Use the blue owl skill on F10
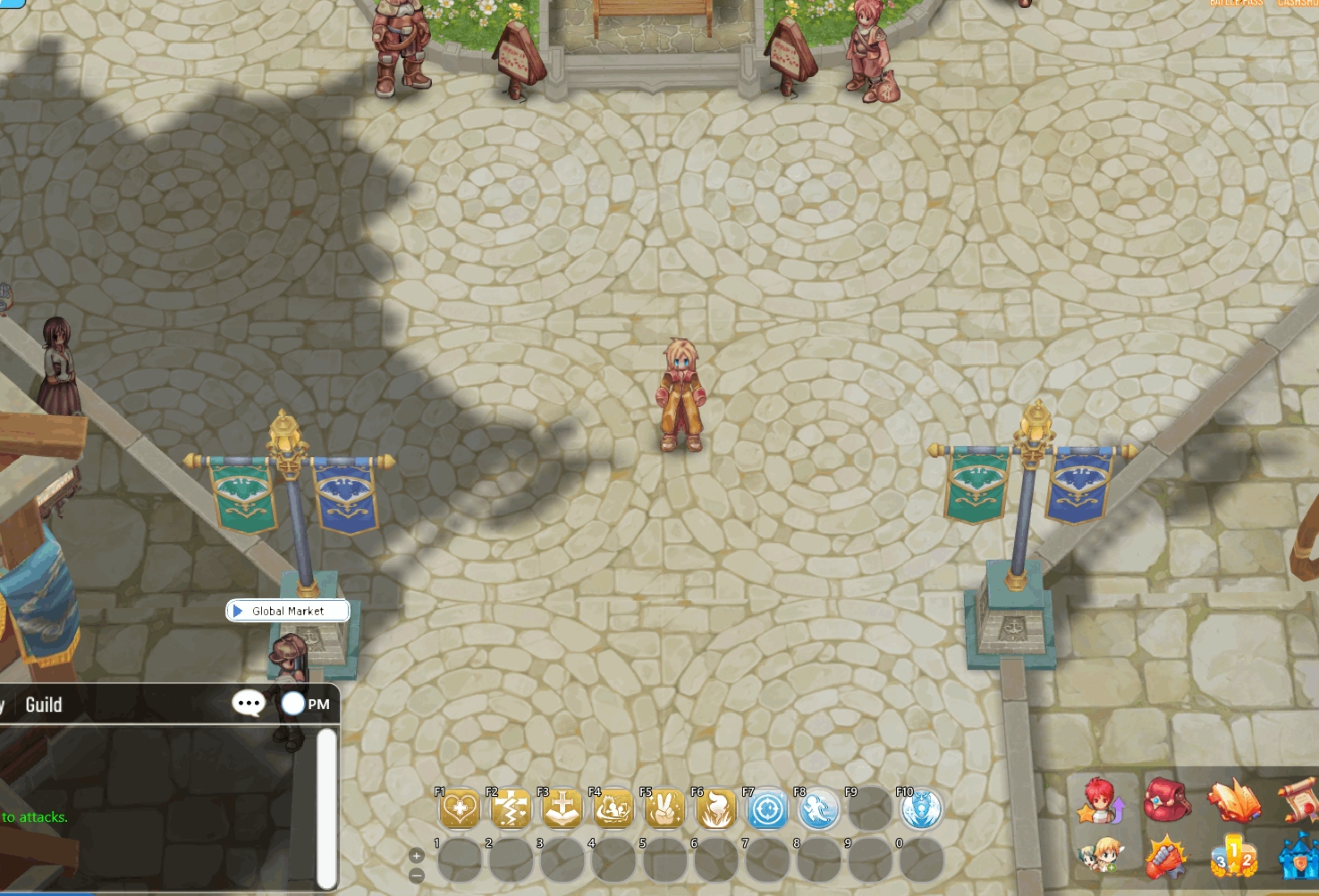This screenshot has height=896, width=1319. click(x=921, y=810)
